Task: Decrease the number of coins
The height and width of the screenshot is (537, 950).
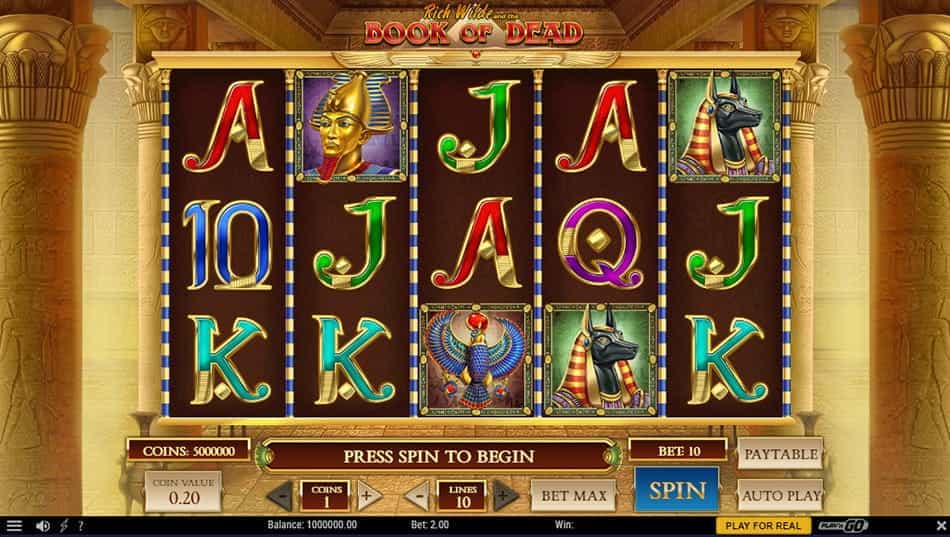Action: point(281,495)
